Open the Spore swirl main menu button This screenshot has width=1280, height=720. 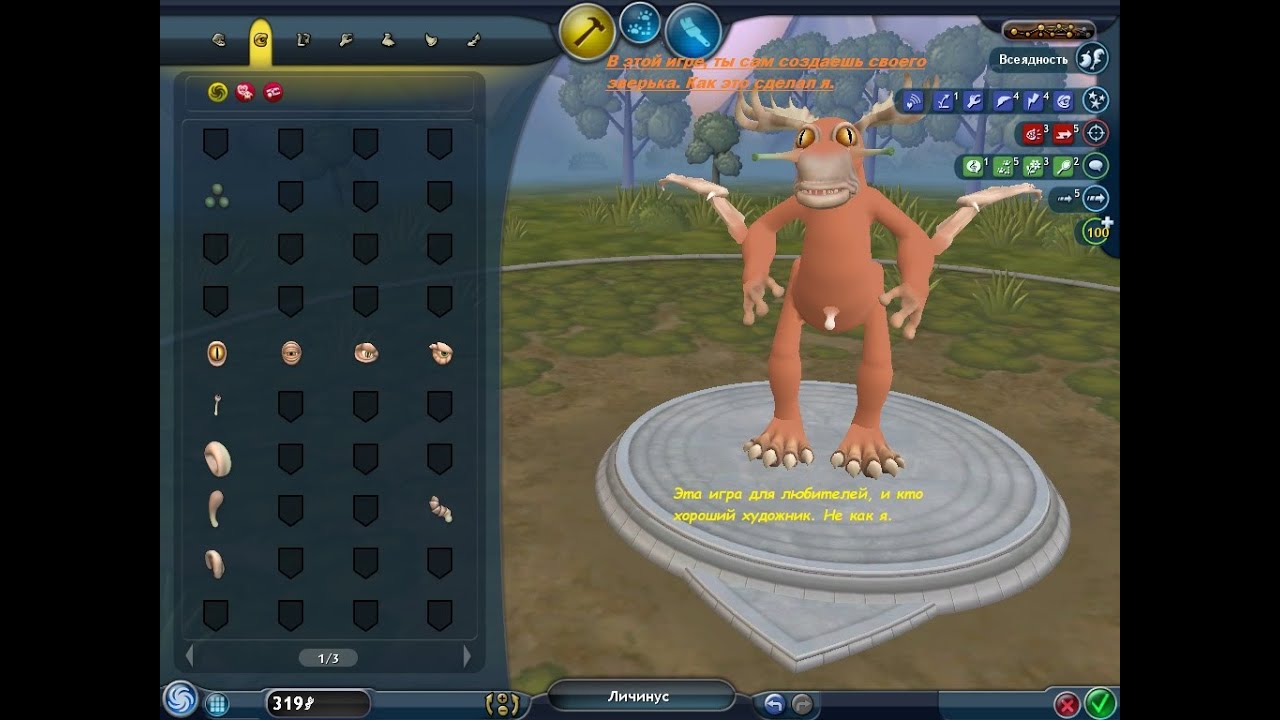click(x=181, y=699)
